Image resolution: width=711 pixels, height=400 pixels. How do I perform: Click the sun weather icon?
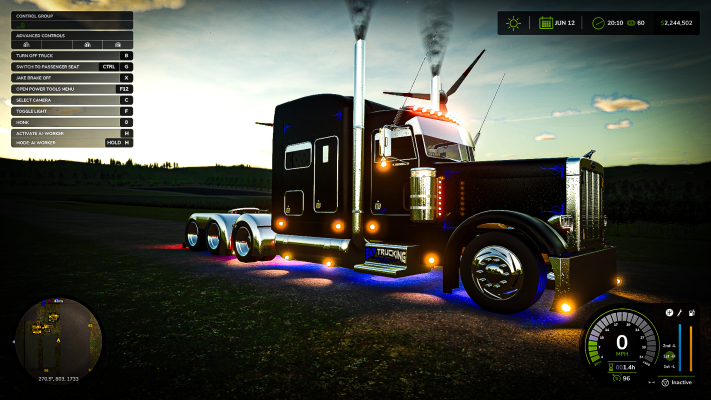pyautogui.click(x=514, y=23)
